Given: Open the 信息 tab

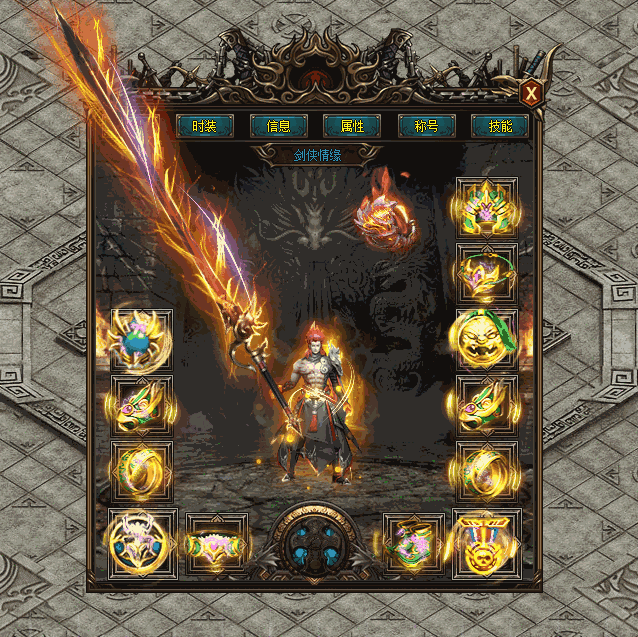Looking at the screenshot, I should pos(279,126).
